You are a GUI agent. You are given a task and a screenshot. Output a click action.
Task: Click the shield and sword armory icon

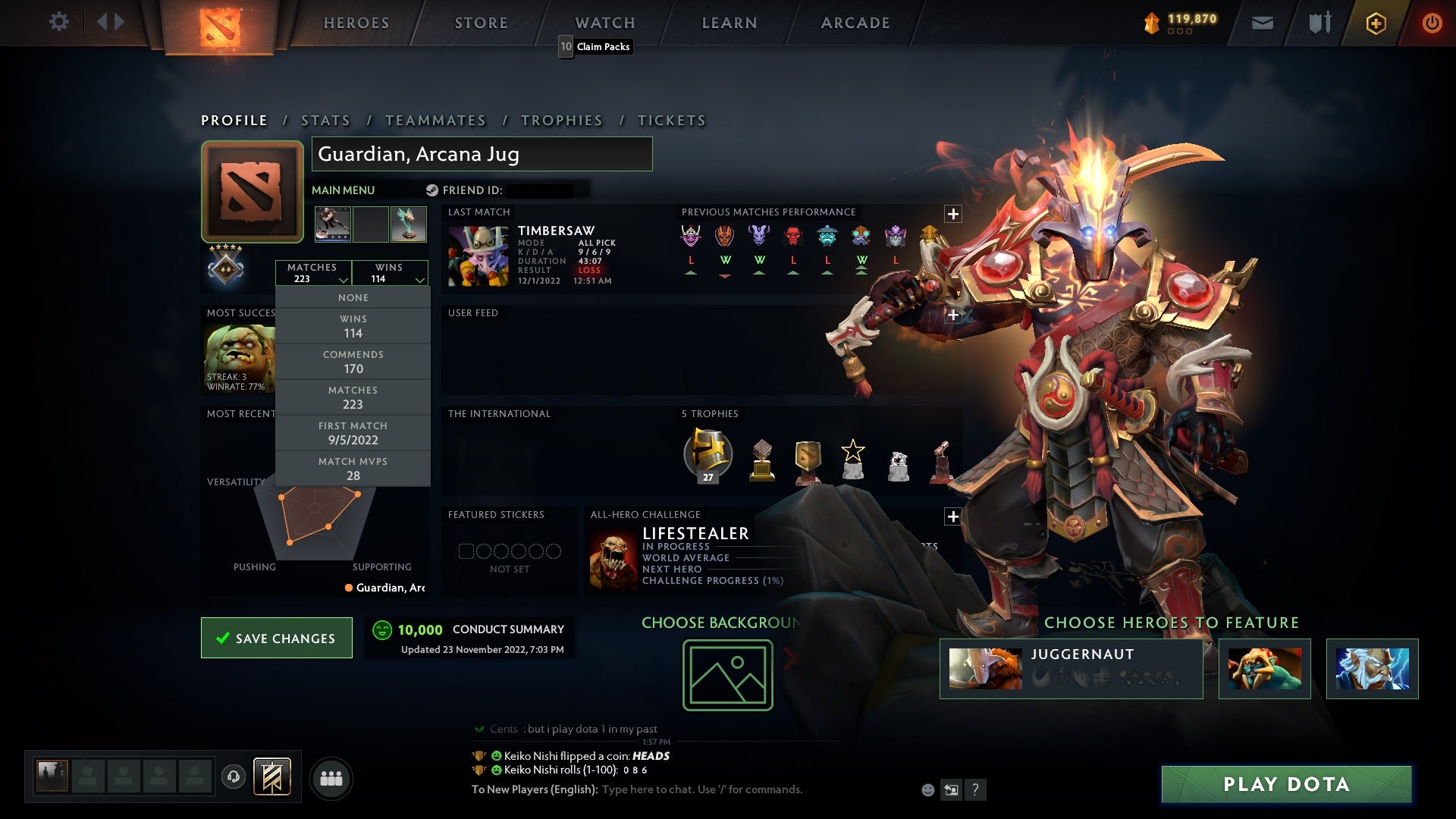[x=1319, y=22]
